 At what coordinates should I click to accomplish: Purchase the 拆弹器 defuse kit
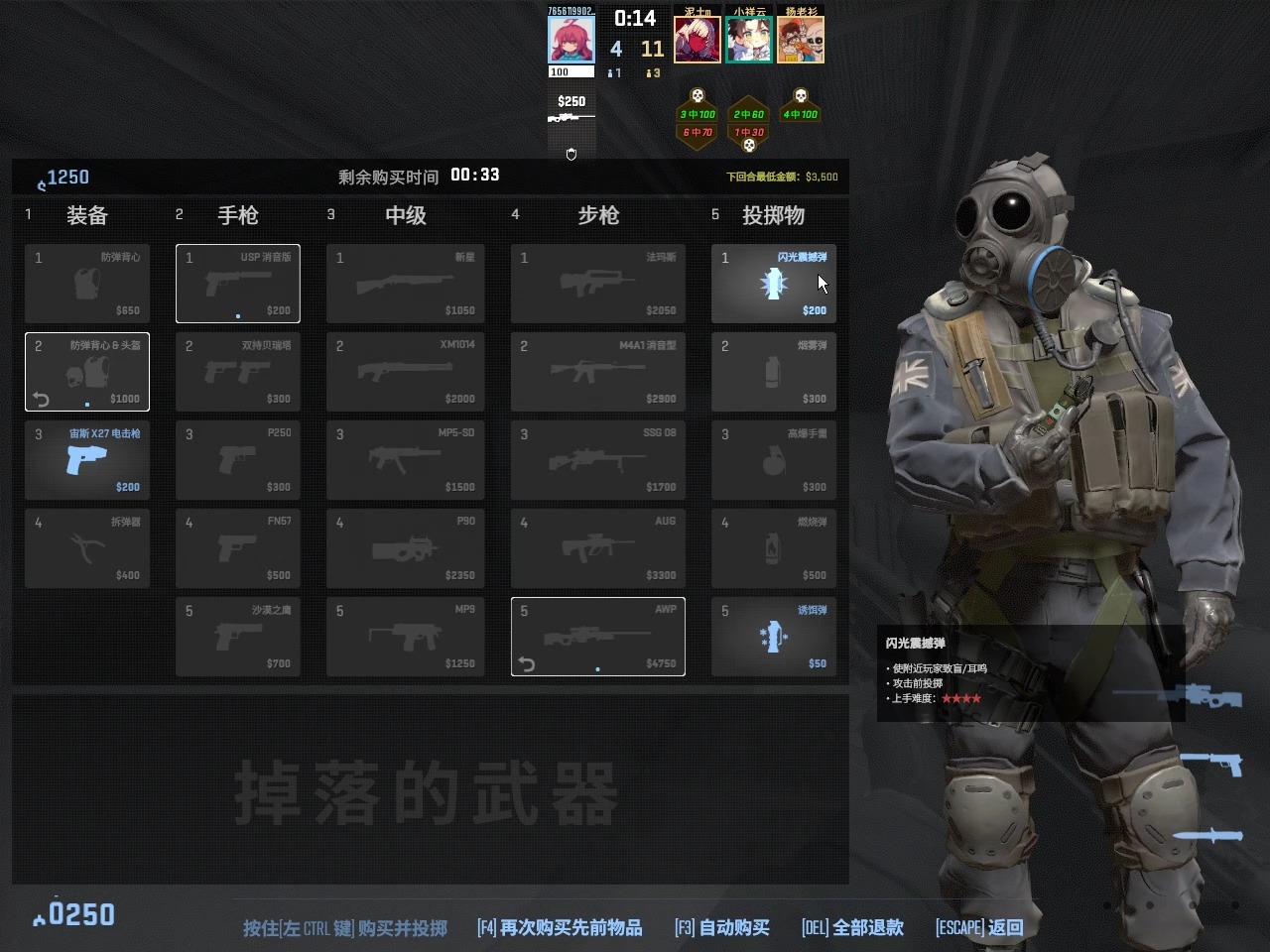click(x=87, y=548)
